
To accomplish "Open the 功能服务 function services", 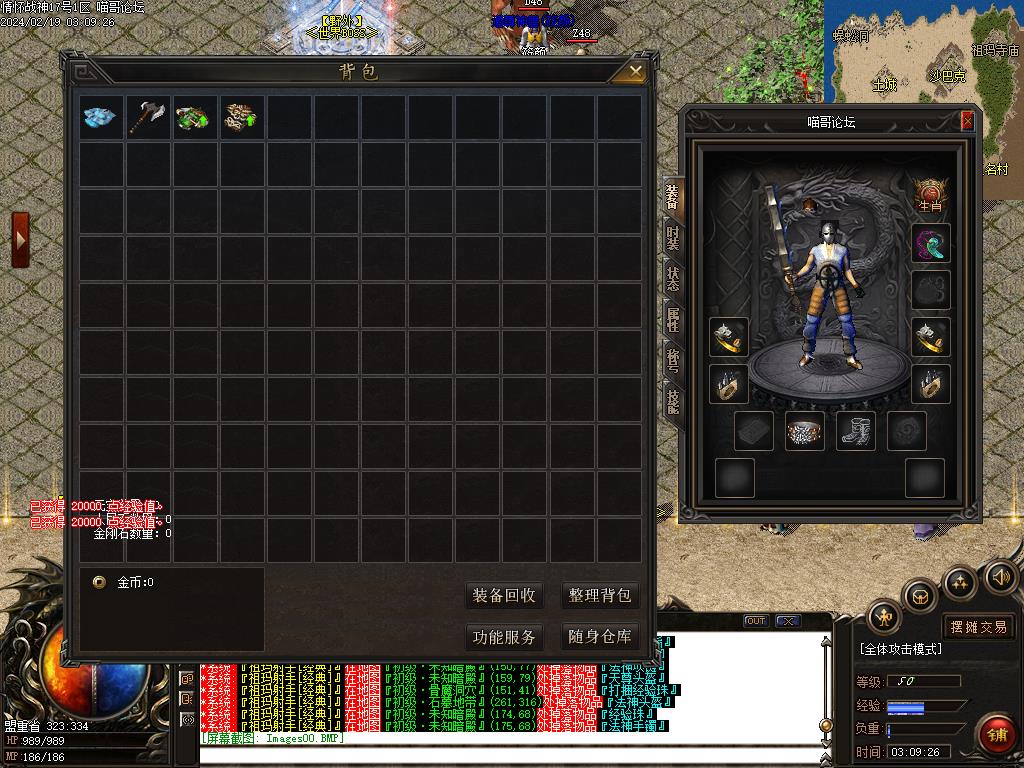I will (x=504, y=637).
